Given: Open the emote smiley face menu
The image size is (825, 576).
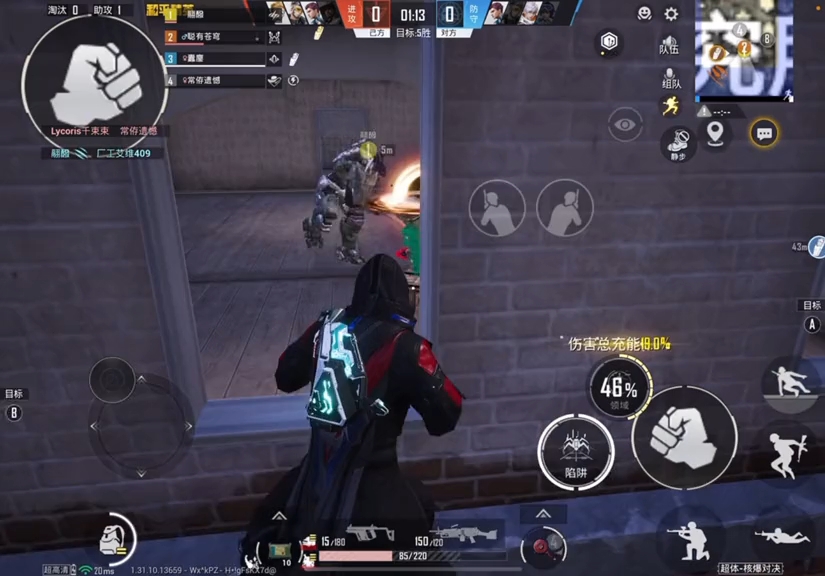Looking at the screenshot, I should tap(645, 14).
